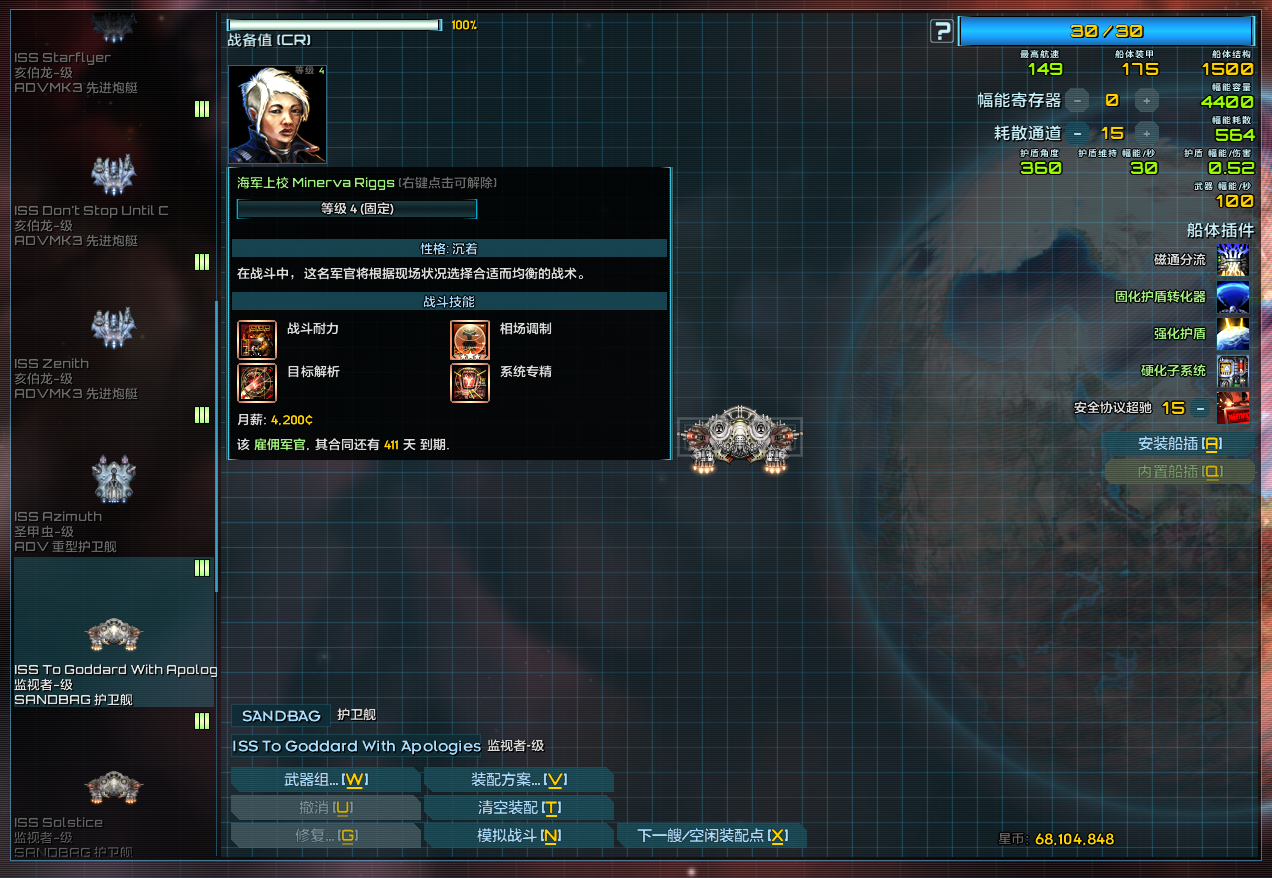Go to 下一艘/空闲装配点 next ship

coord(711,836)
